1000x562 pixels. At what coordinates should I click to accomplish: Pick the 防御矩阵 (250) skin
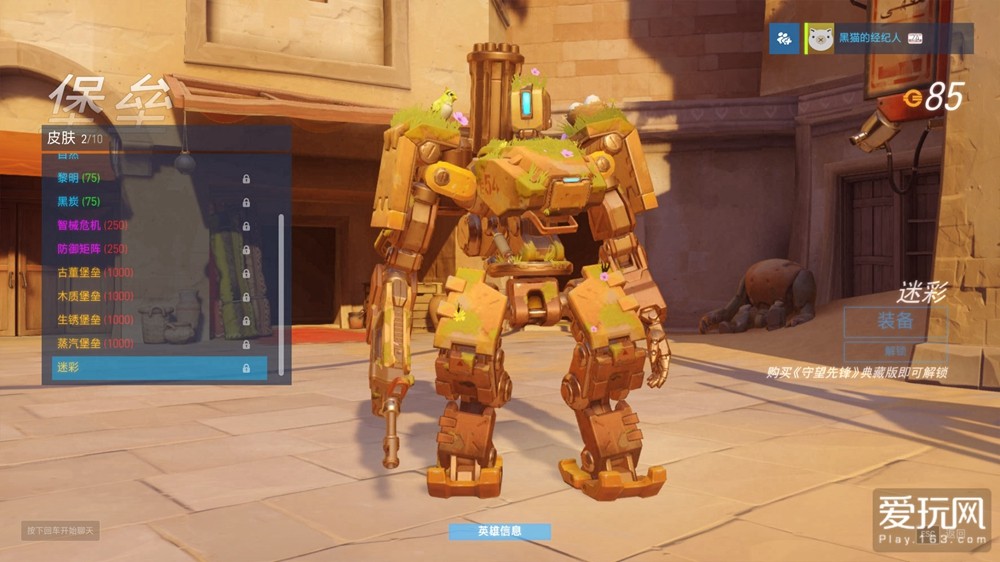[150, 249]
